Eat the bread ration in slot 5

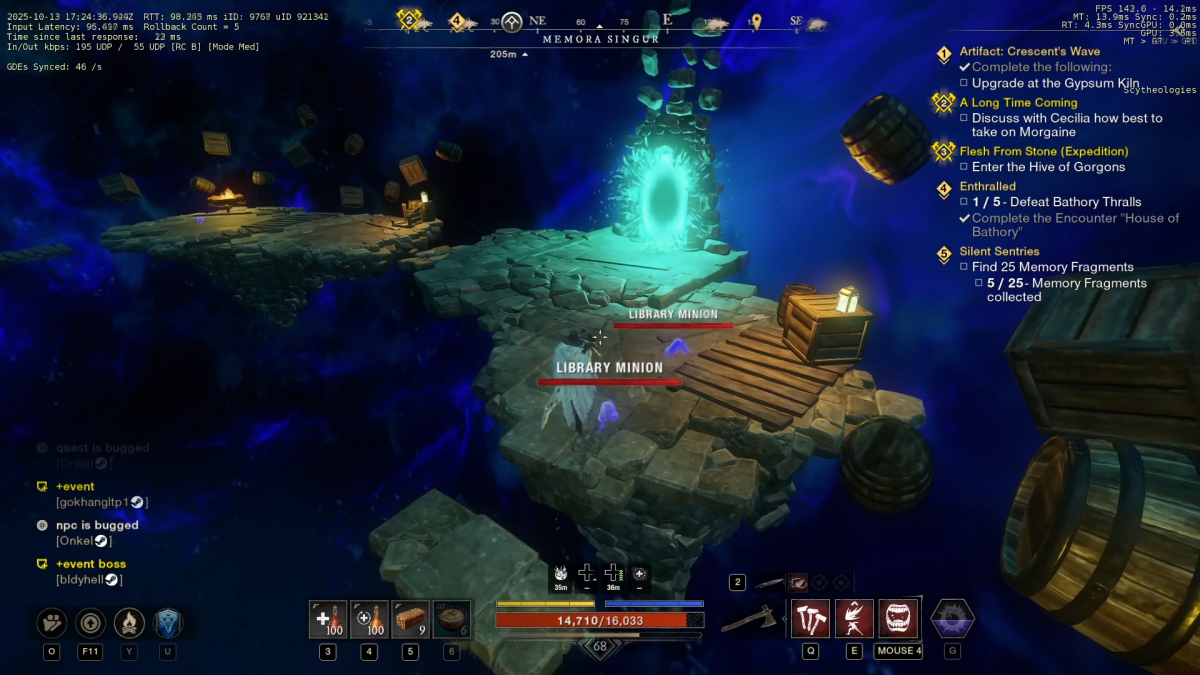tap(410, 620)
